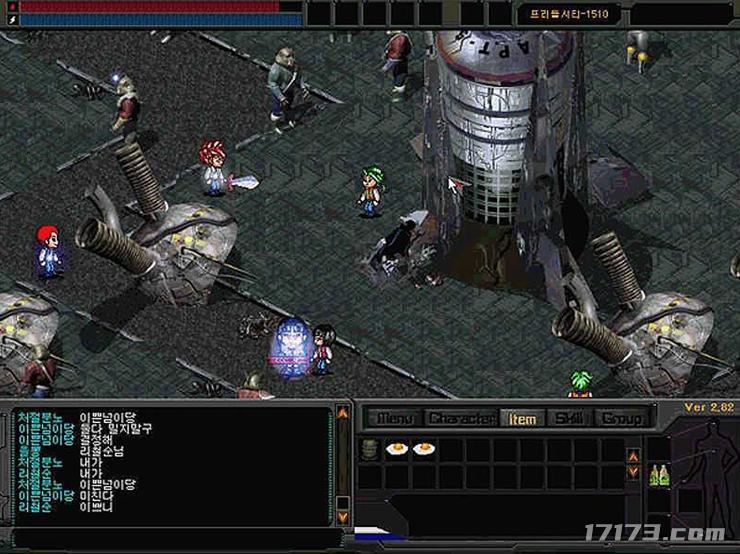
Task: Focus the chat message input bar
Action: [x=170, y=540]
